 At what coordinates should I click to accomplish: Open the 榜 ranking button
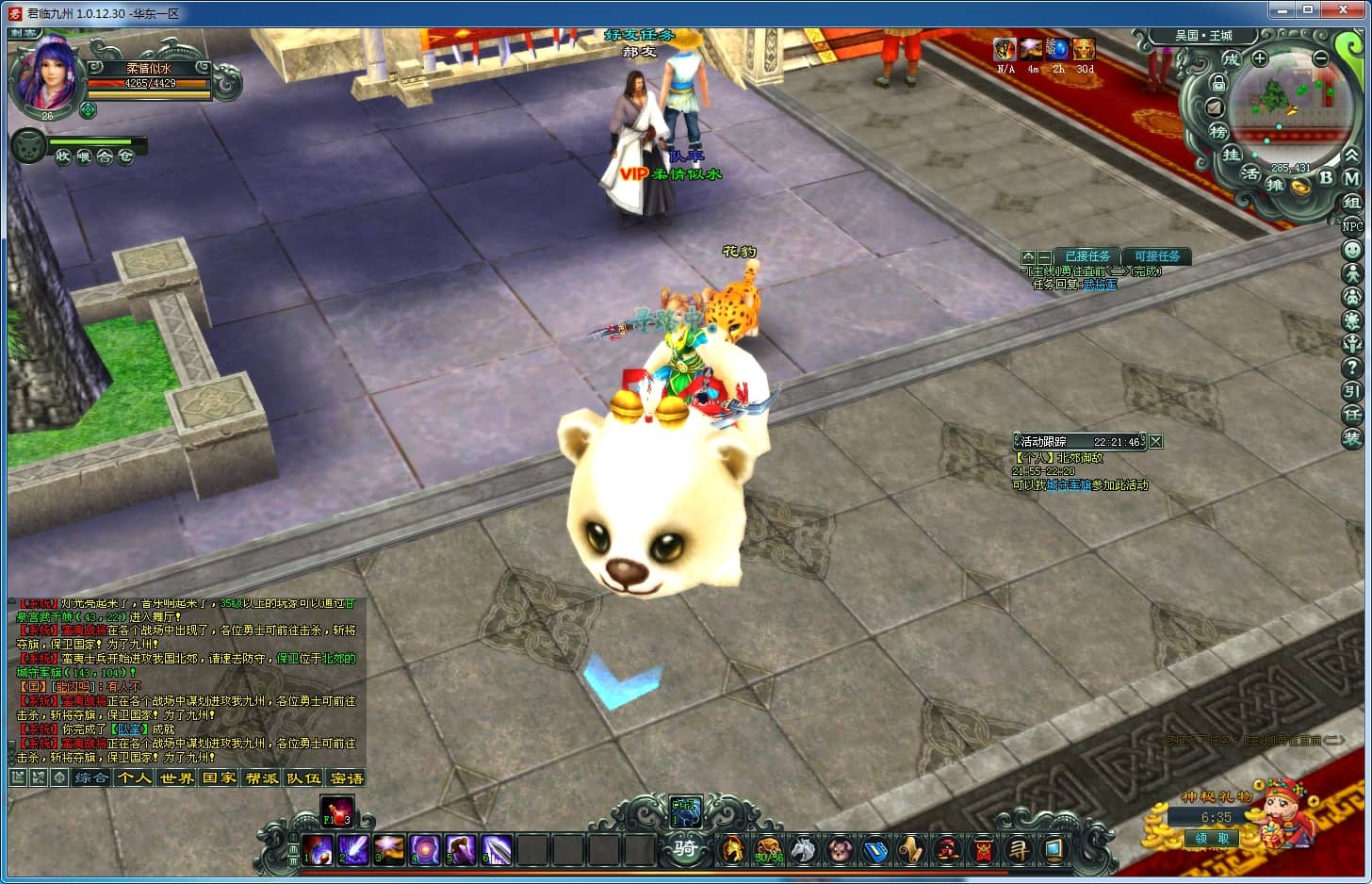click(1218, 133)
